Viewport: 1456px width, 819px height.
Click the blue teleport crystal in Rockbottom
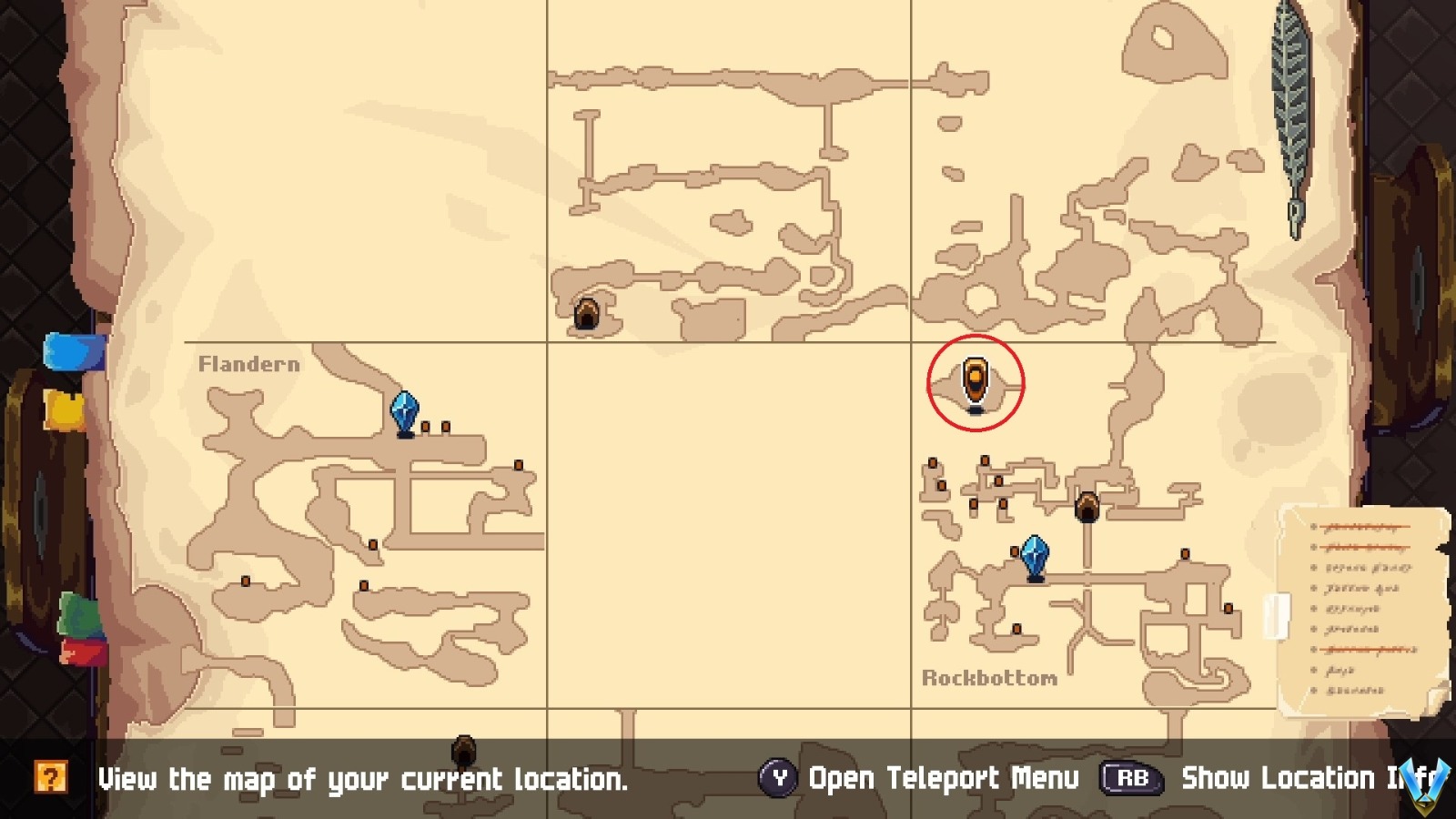tap(1035, 552)
